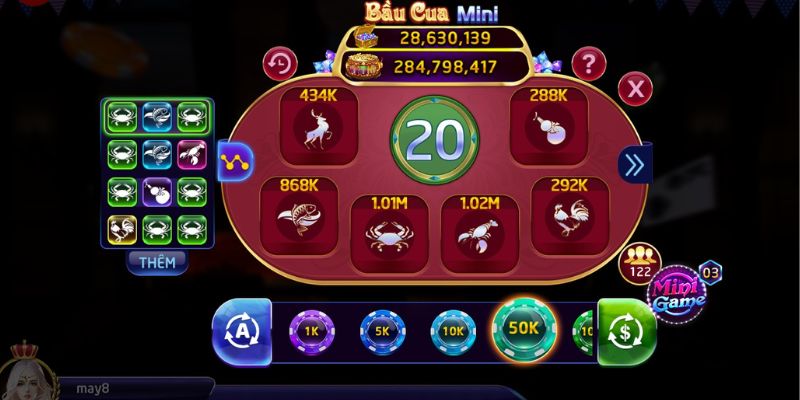Select the shrimp betting tile

(x=477, y=234)
